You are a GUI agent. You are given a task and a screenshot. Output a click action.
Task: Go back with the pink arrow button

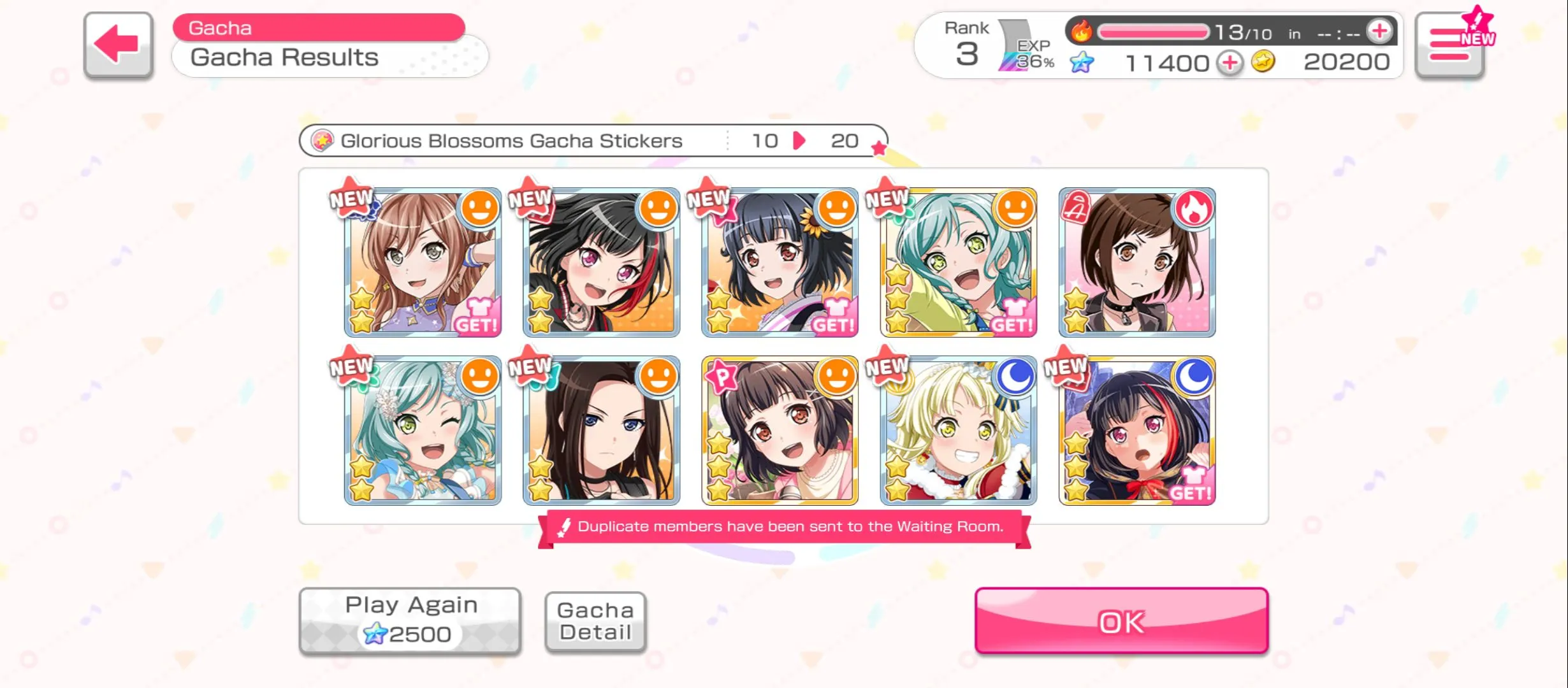118,45
